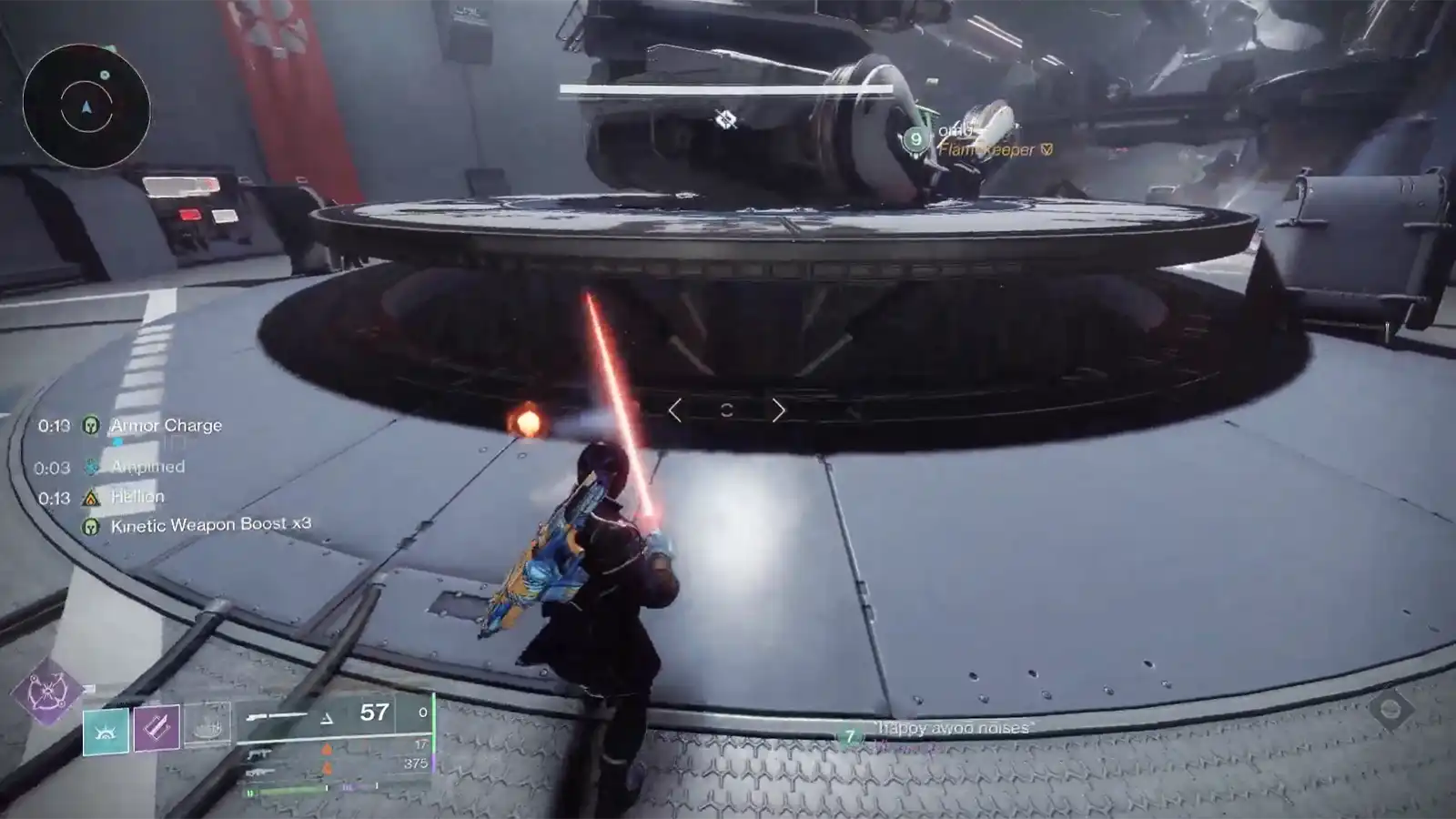Image resolution: width=1456 pixels, height=819 pixels.
Task: Expand the diamond symbol beside the Flamekeeper title
Action: pyautogui.click(x=1046, y=149)
